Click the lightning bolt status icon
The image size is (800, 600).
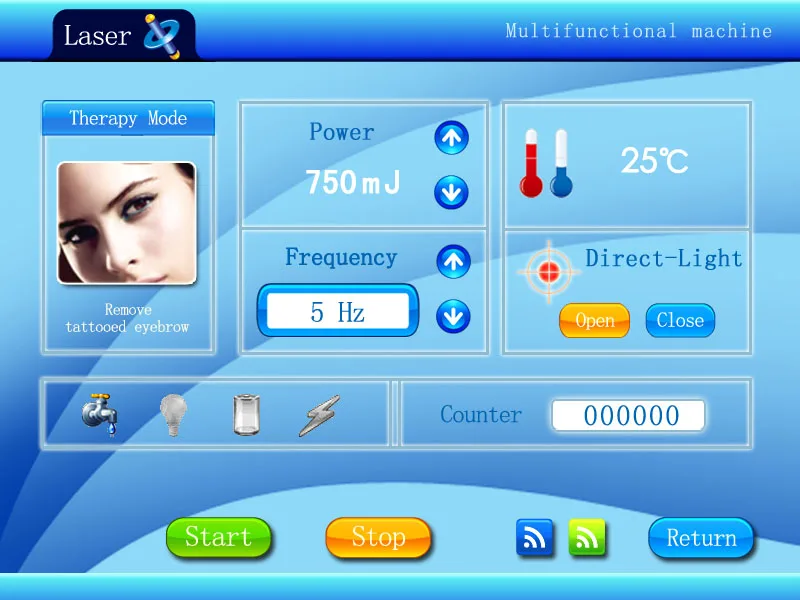(x=319, y=415)
